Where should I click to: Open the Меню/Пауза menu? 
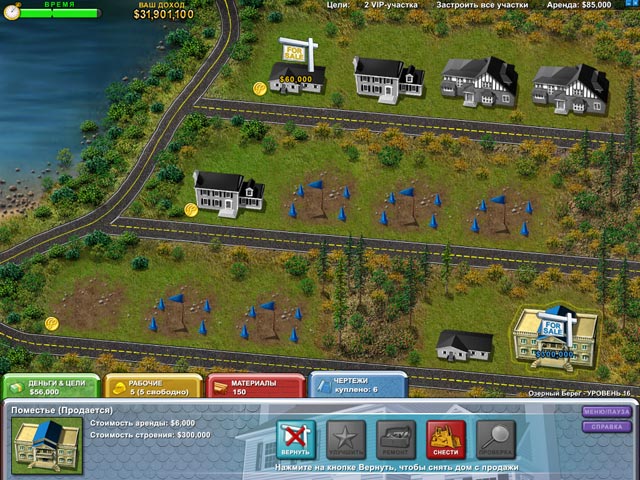(607, 412)
